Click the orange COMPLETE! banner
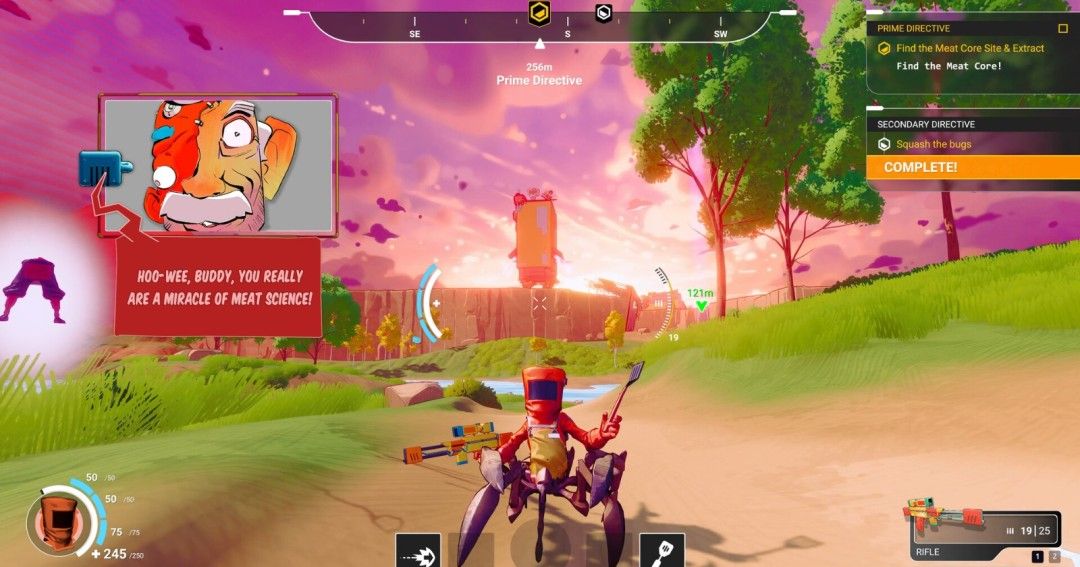This screenshot has height=567, width=1080. (972, 167)
